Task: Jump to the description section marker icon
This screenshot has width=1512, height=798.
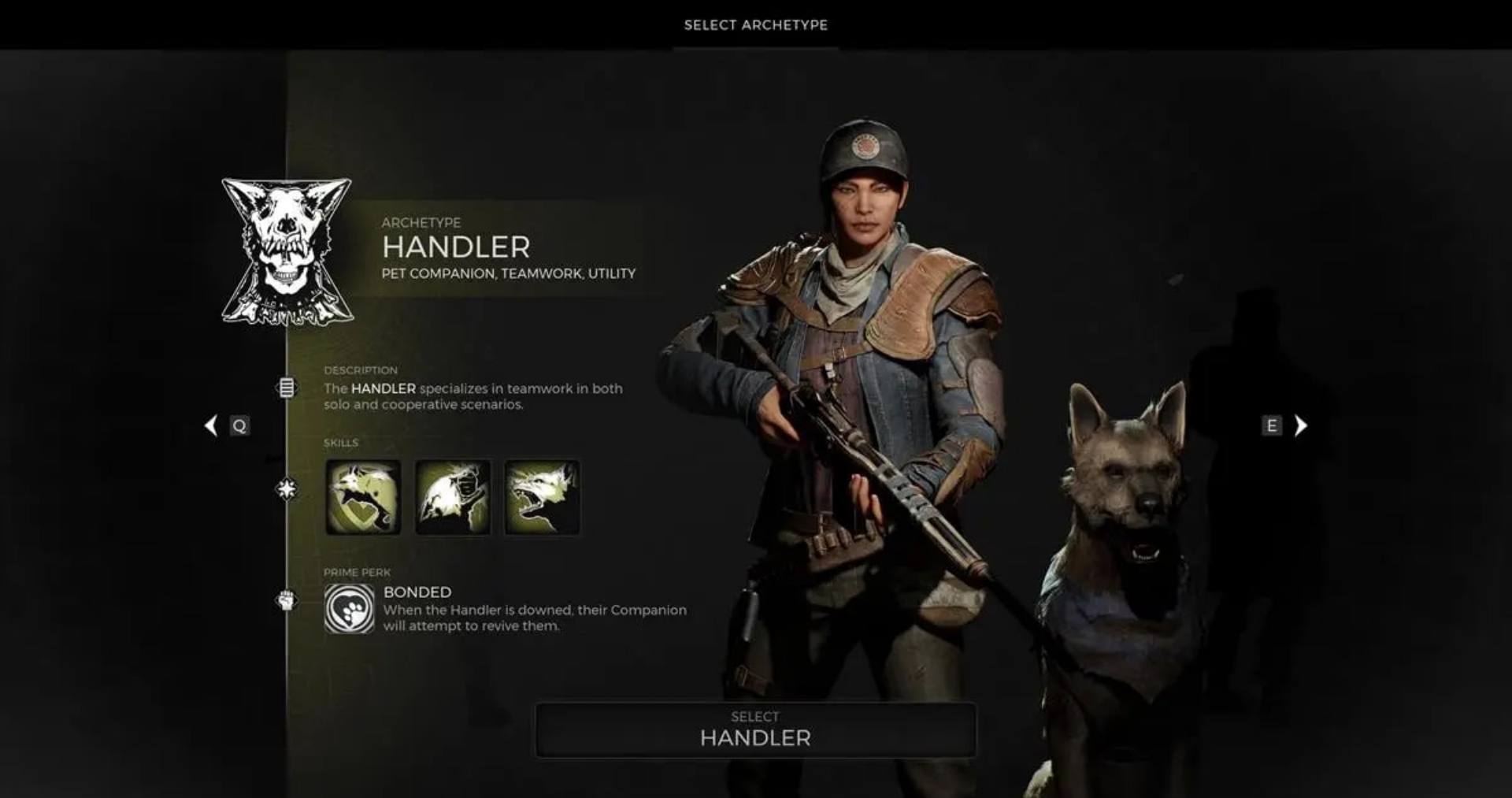Action: coord(287,388)
